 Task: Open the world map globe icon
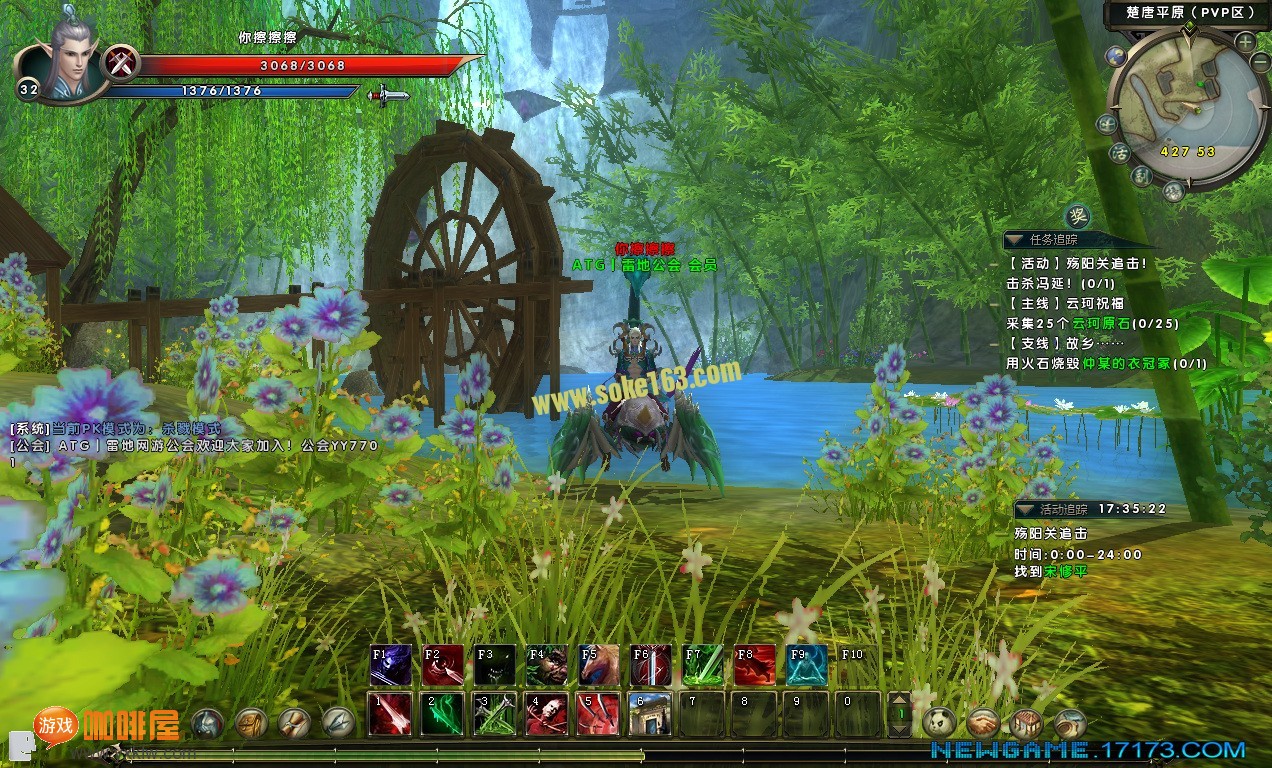coord(1116,56)
